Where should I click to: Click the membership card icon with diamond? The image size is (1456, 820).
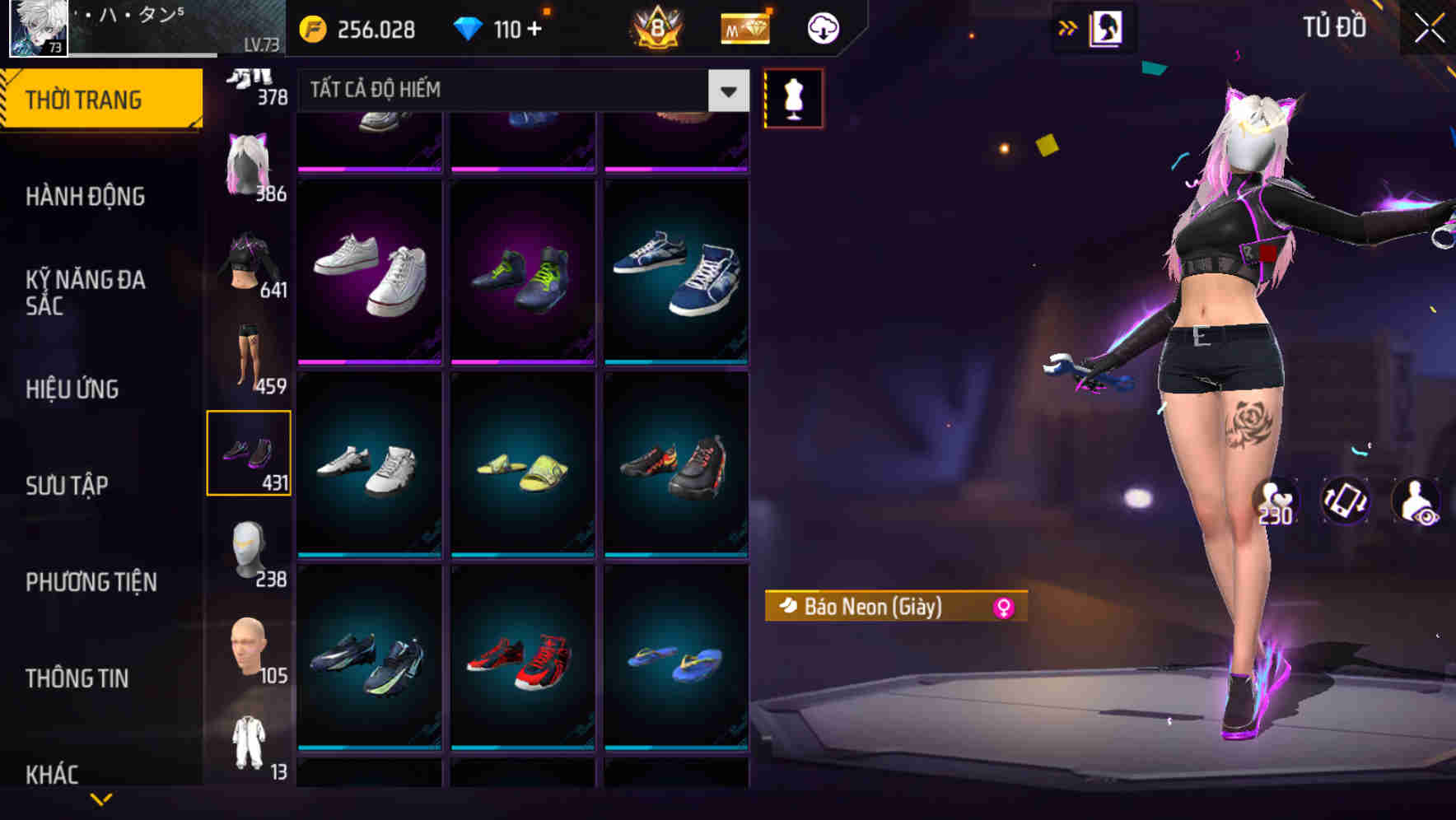(744, 27)
